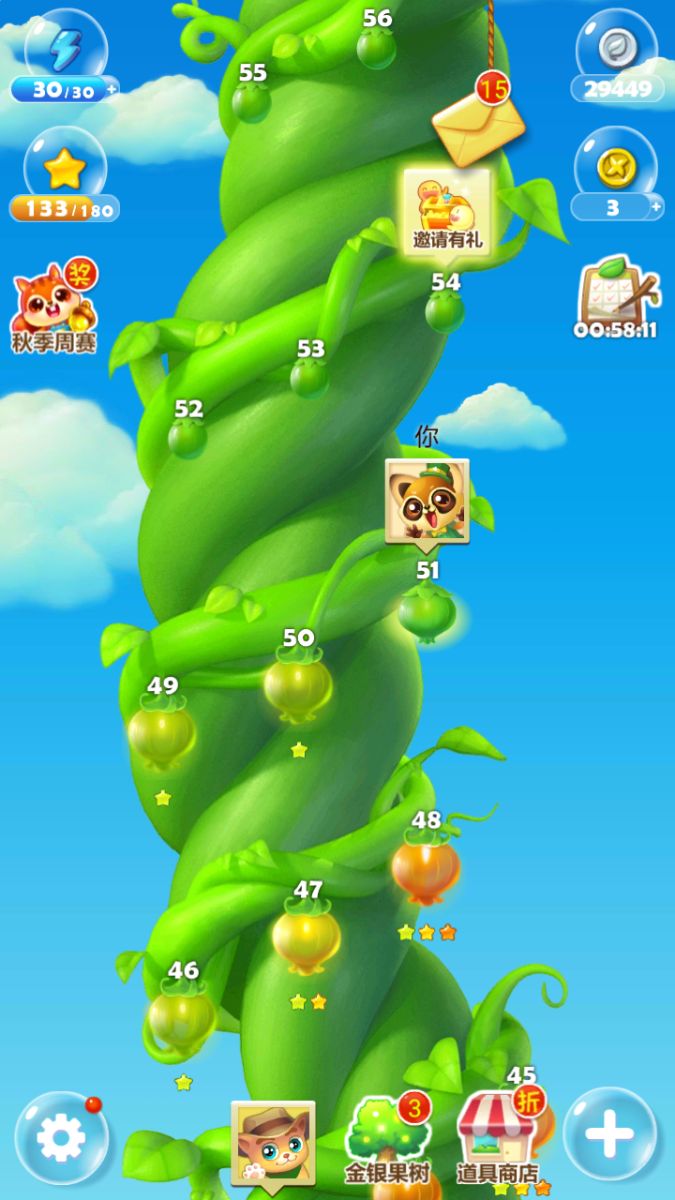675x1200 pixels.
Task: Replay level 48
Action: (426, 868)
